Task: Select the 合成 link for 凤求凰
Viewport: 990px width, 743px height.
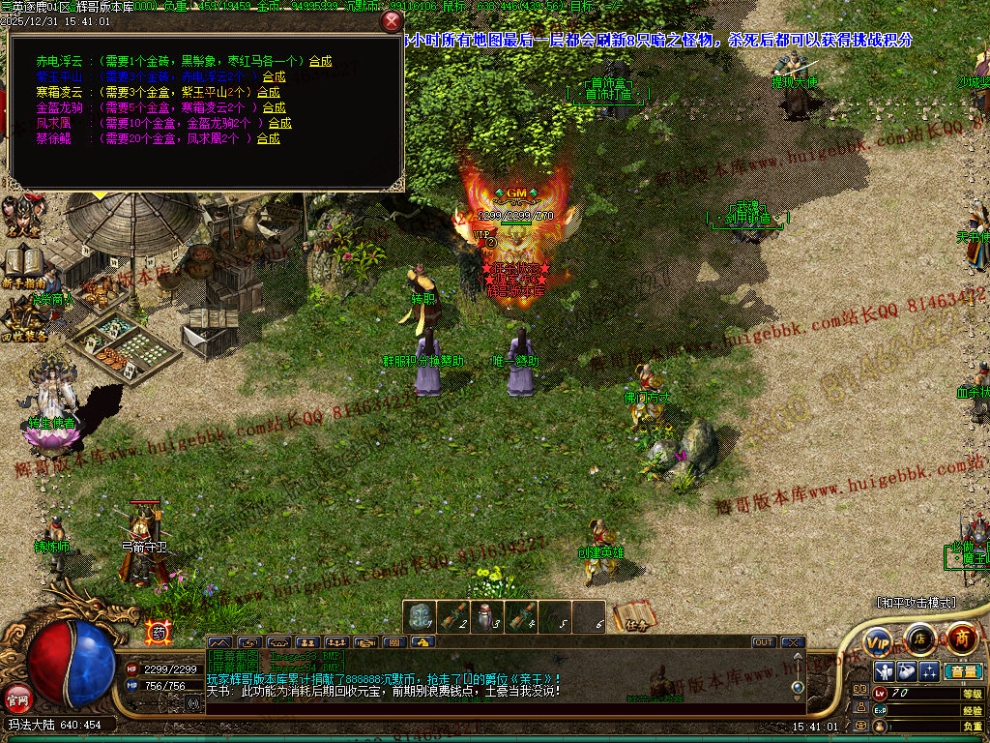Action: pyautogui.click(x=279, y=123)
